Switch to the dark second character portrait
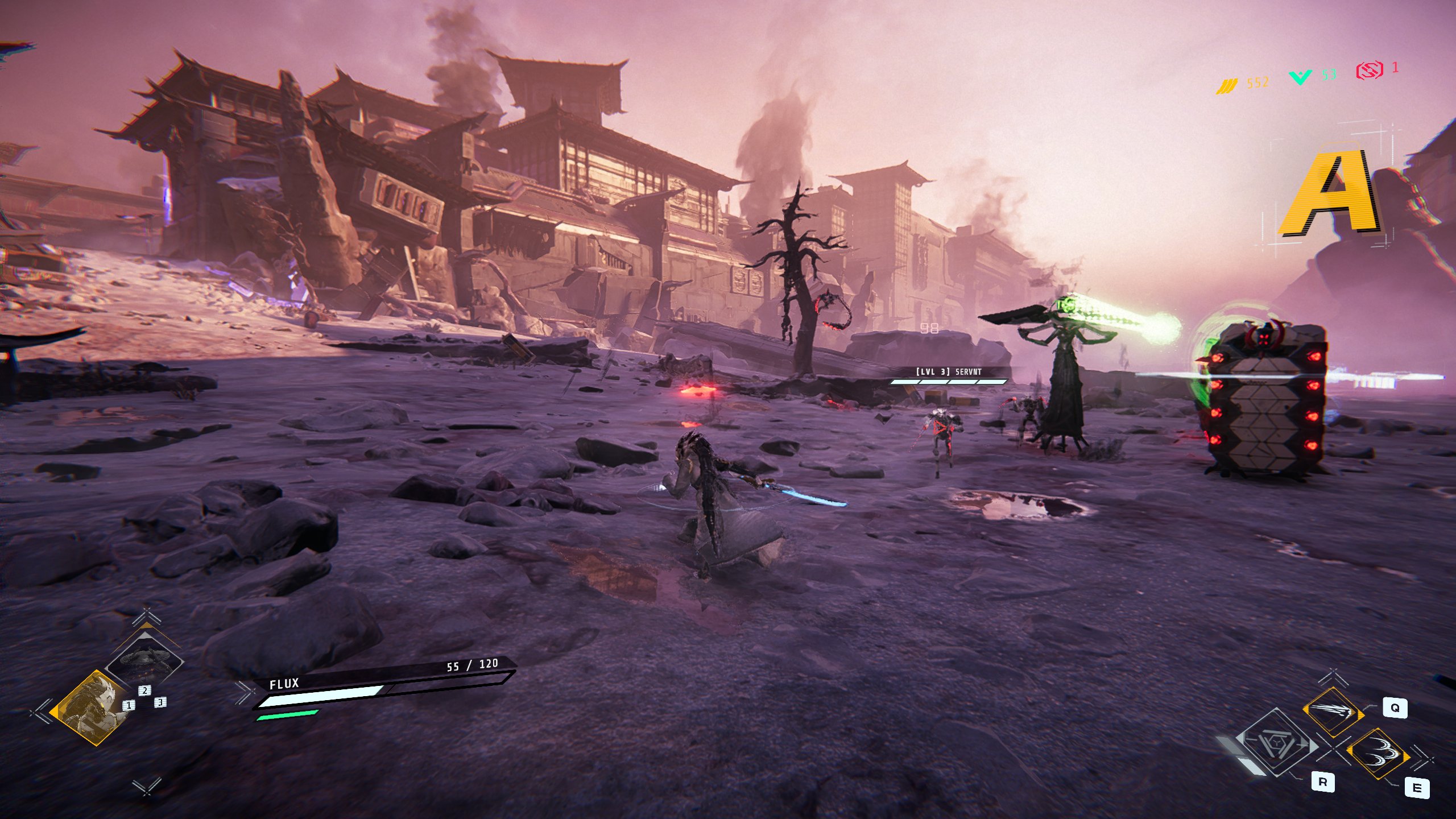Screen dimensions: 1456x819 click(x=146, y=660)
